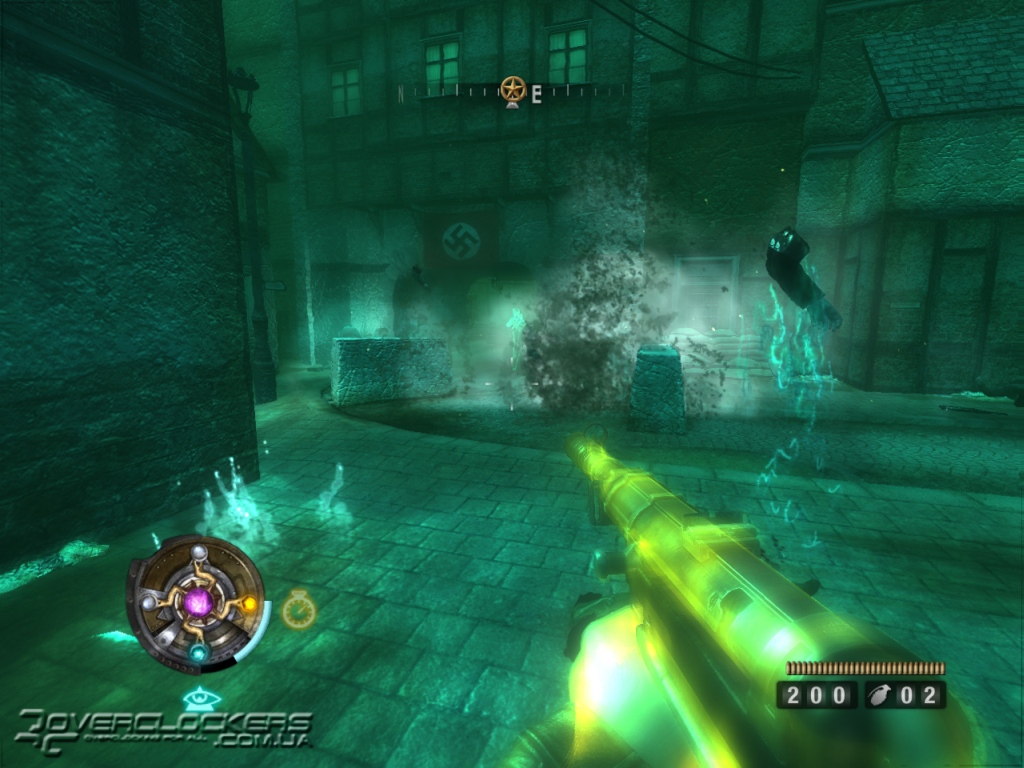The height and width of the screenshot is (768, 1024).
Task: Activate the golden stopwatch Mire power icon
Action: (x=298, y=608)
